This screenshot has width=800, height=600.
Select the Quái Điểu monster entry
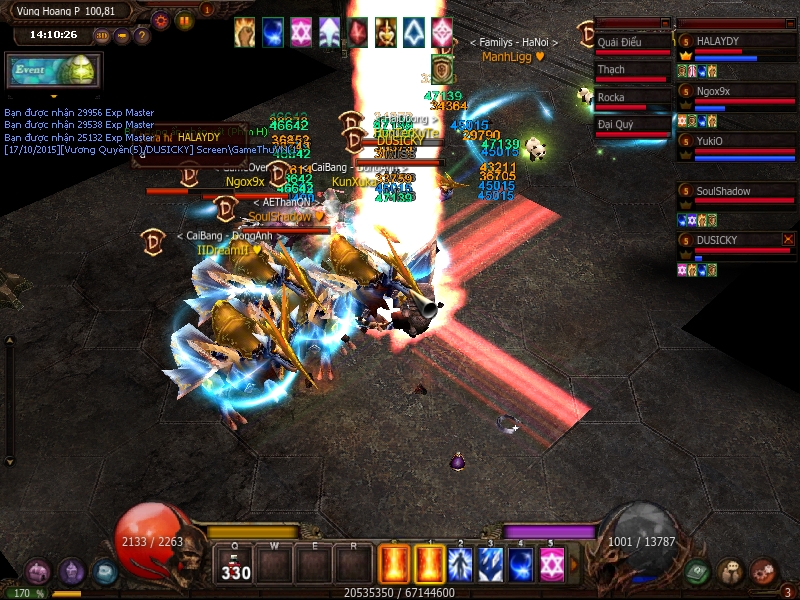point(632,43)
